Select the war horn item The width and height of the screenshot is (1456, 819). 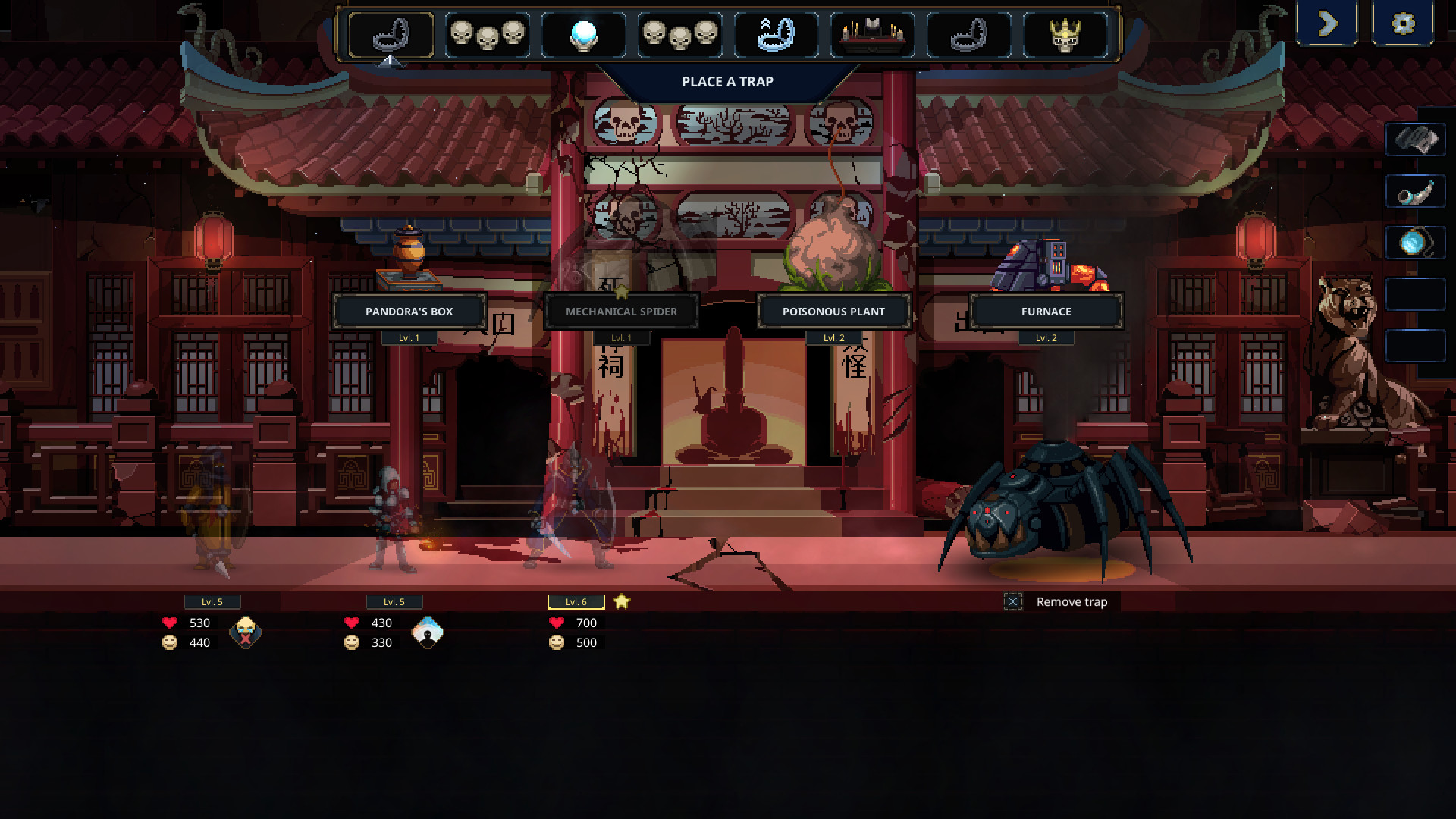click(1415, 192)
